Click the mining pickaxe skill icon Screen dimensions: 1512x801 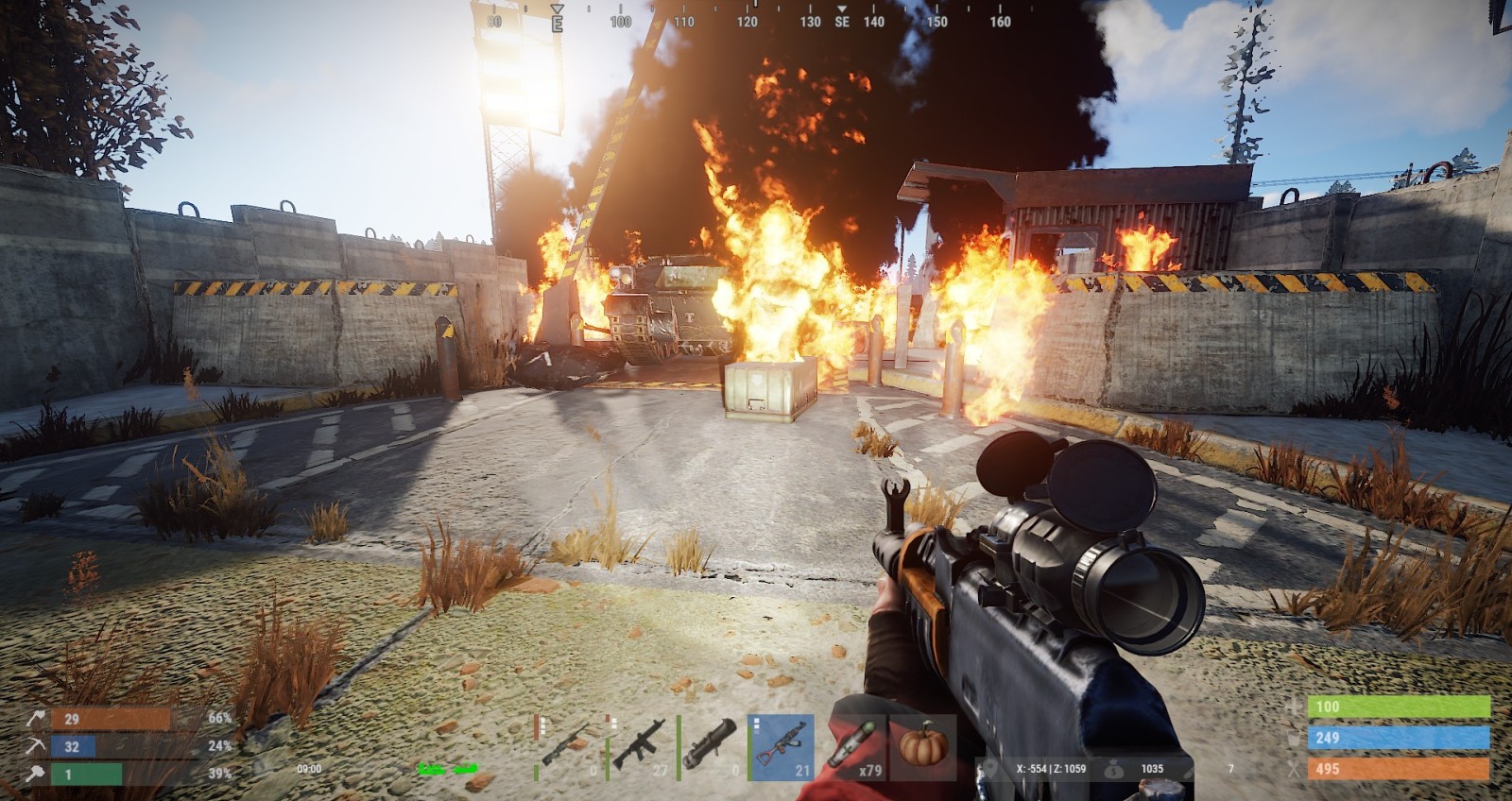(37, 746)
